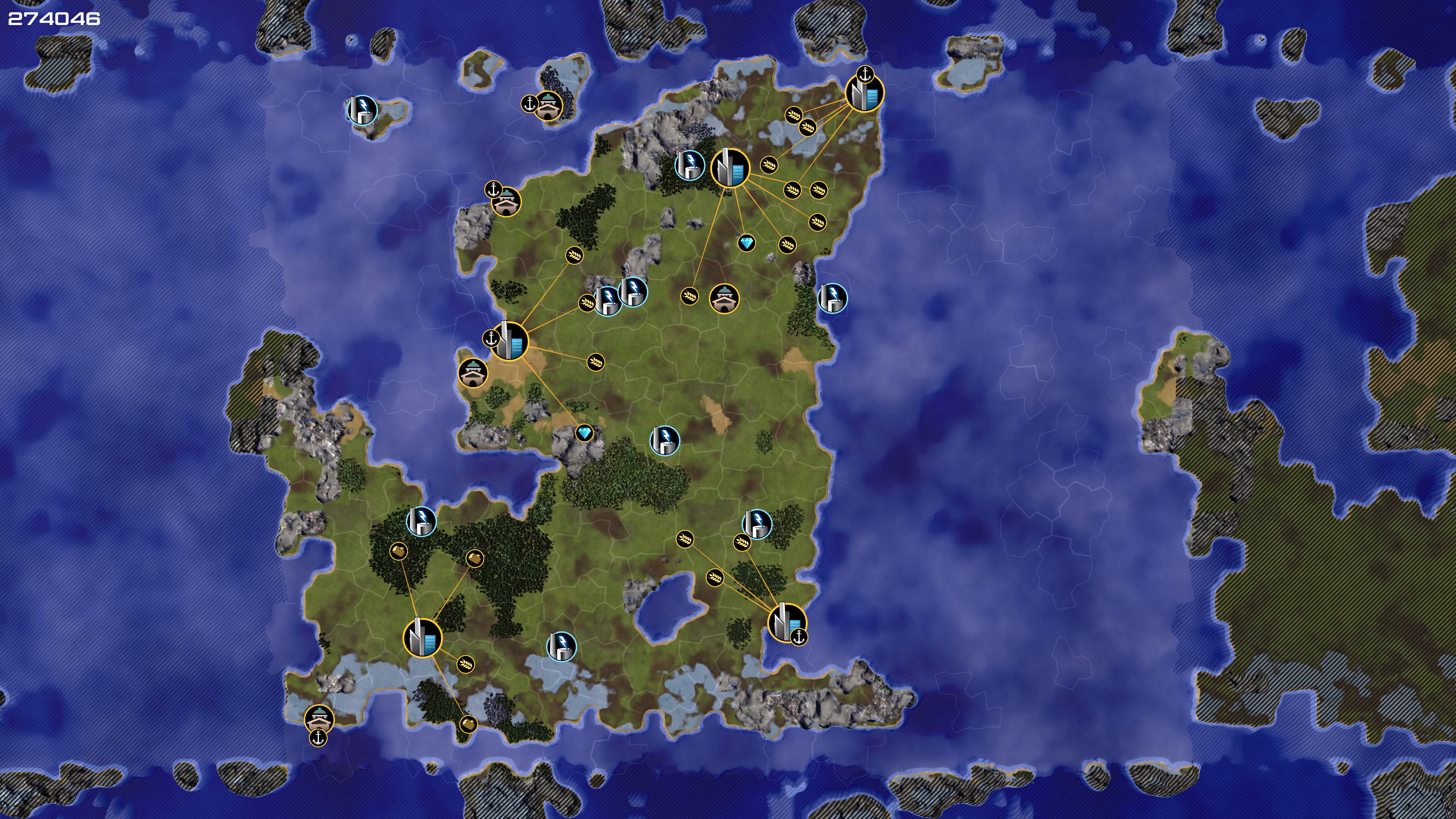This screenshot has height=819, width=1456.
Task: Select the diamond resource linked to the west port city
Action: (584, 433)
